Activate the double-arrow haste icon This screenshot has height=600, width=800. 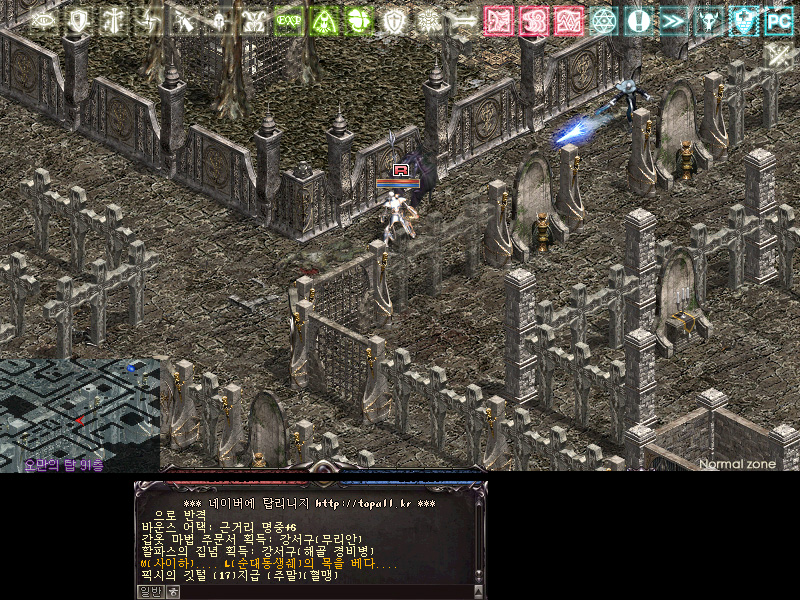tap(673, 20)
